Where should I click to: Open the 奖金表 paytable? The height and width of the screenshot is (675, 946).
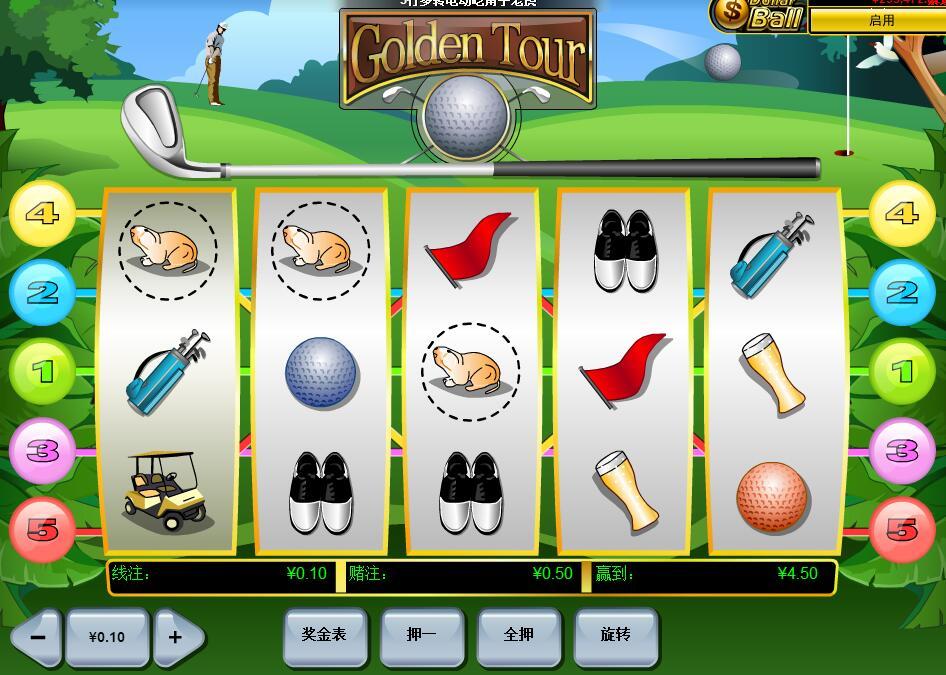(x=324, y=635)
